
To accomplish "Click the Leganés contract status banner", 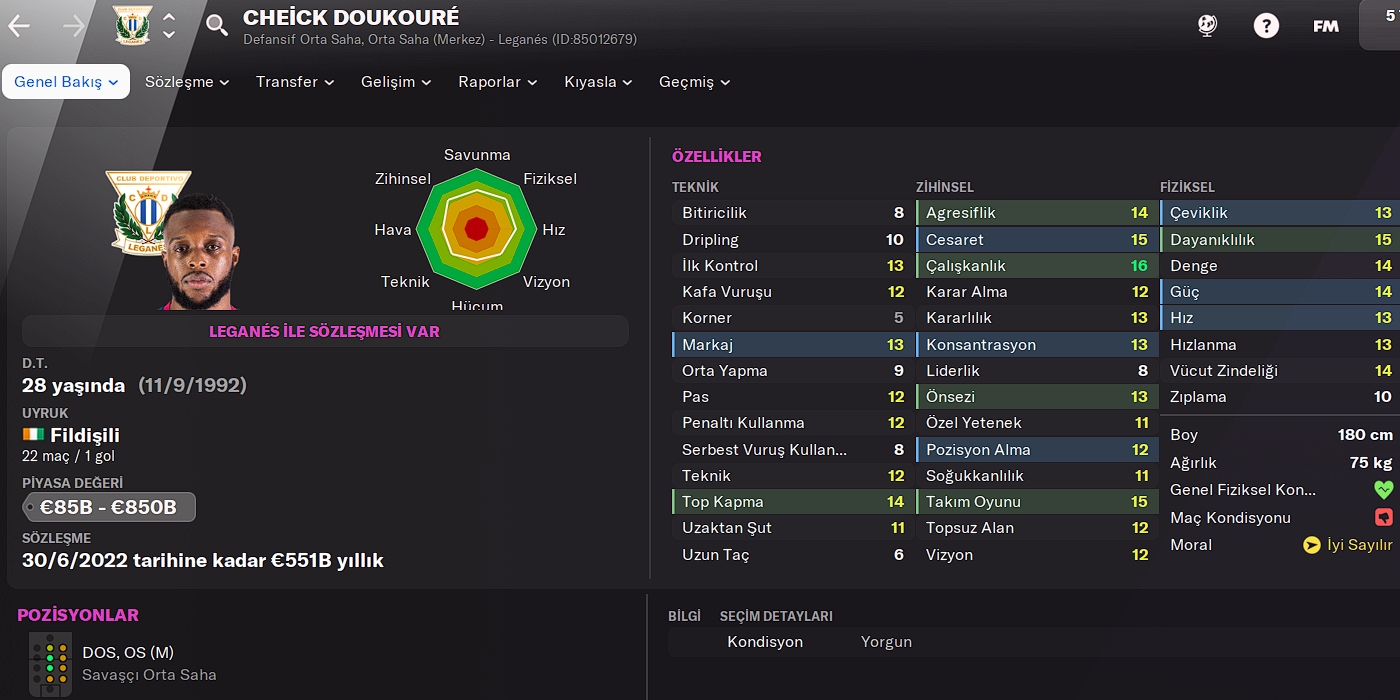I will [325, 331].
